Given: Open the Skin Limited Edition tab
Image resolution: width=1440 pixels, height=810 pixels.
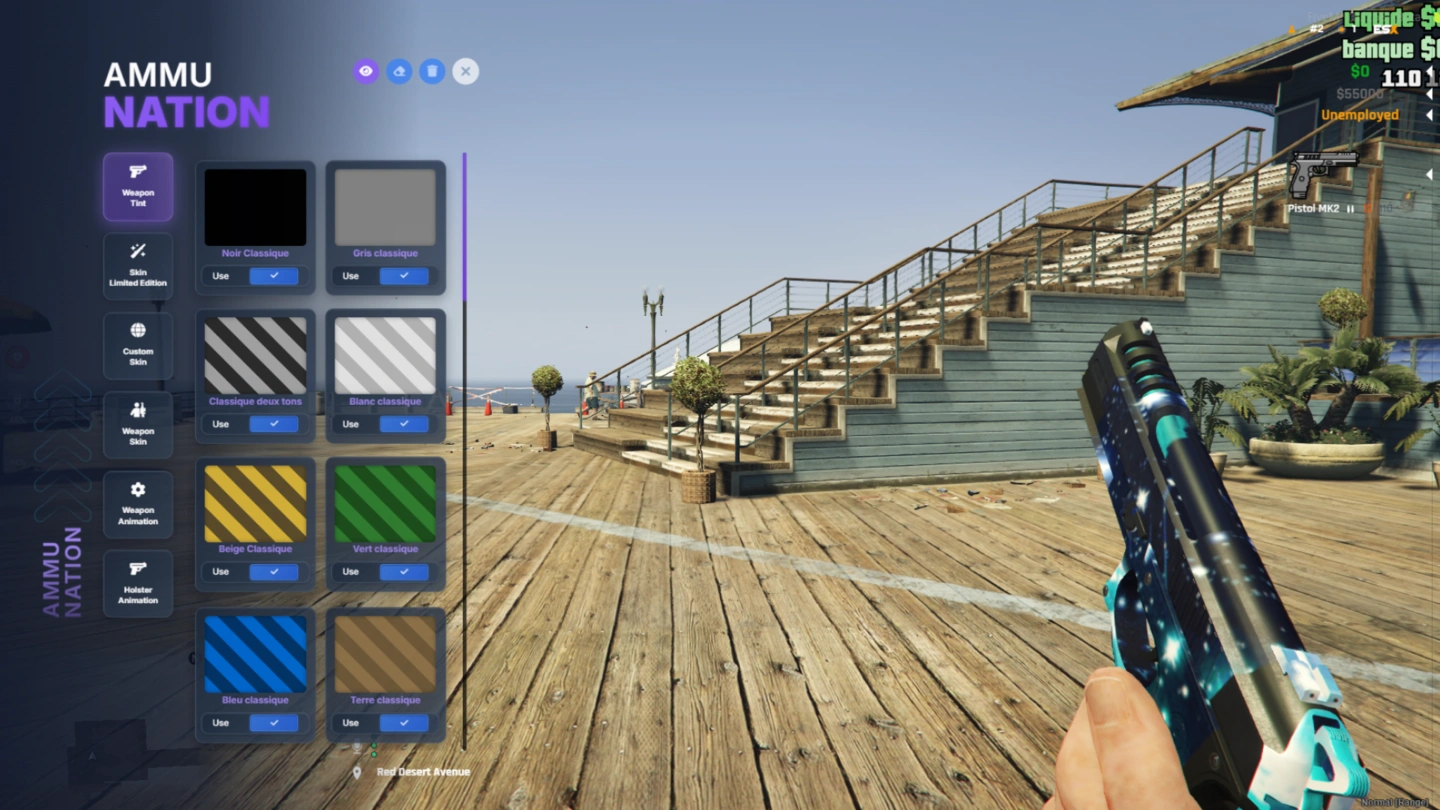Looking at the screenshot, I should point(138,266).
